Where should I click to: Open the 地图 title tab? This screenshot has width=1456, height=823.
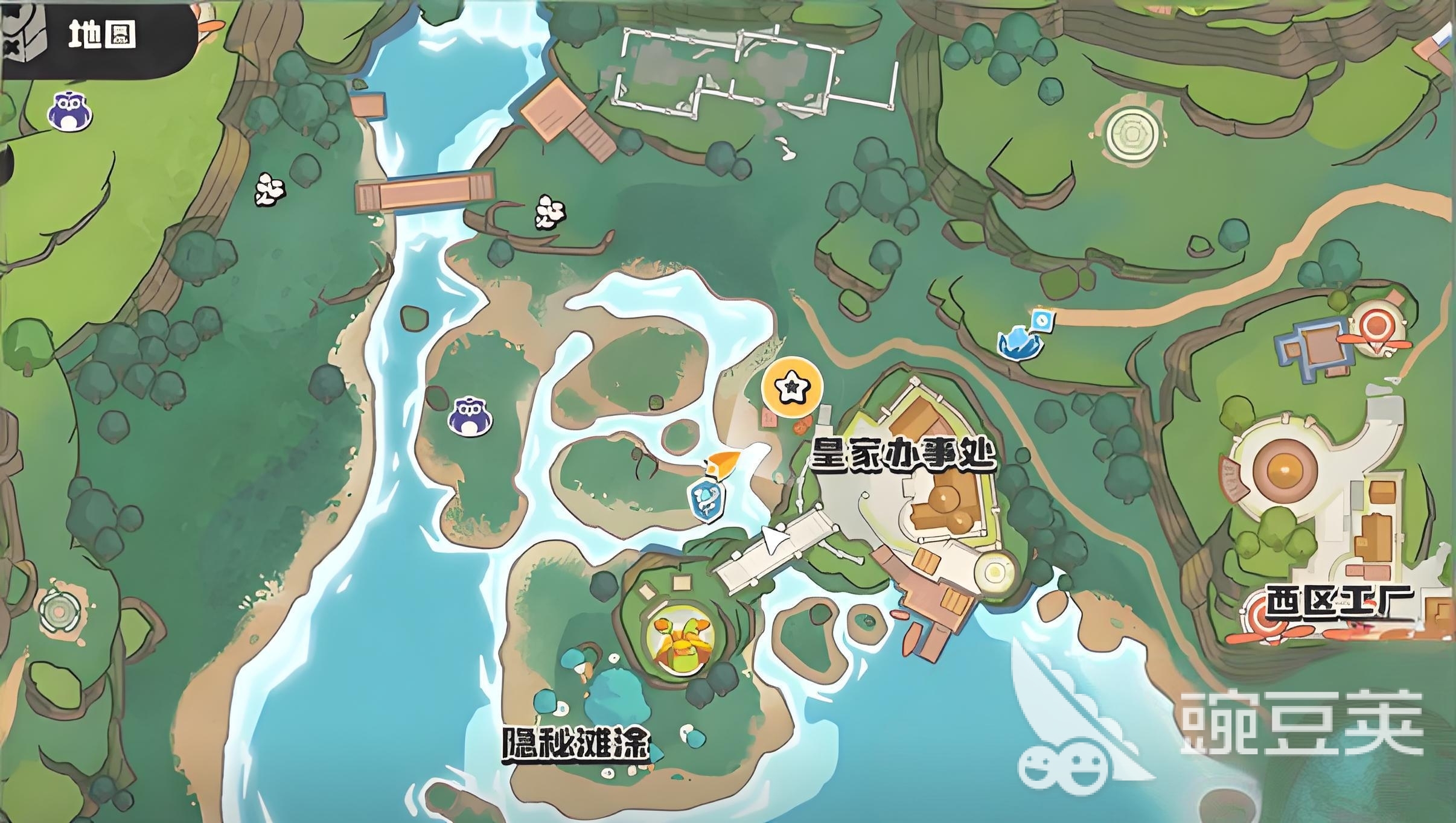click(x=100, y=34)
